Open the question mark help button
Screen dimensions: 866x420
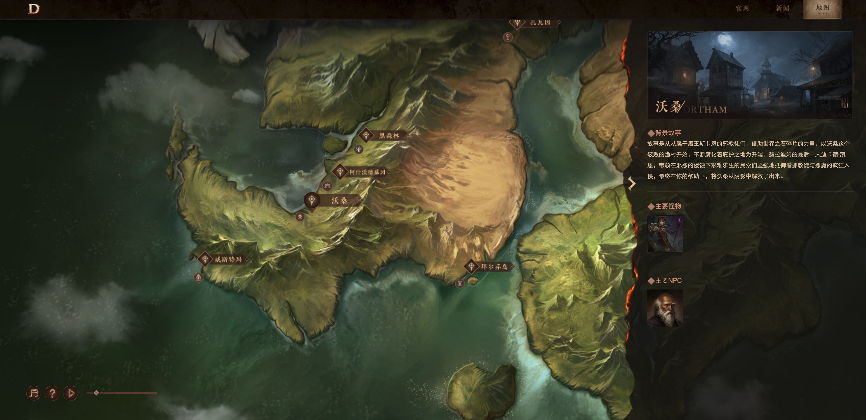[x=52, y=393]
